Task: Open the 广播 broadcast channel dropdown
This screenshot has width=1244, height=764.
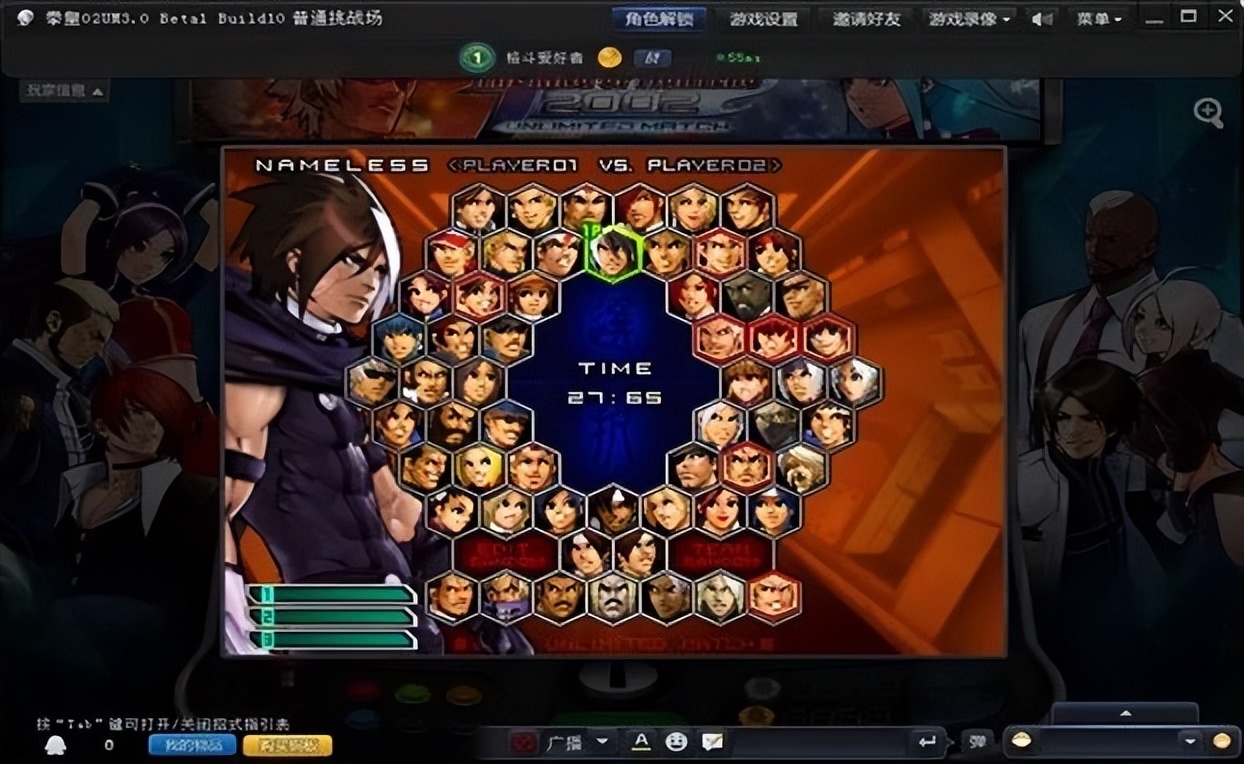Action: pos(601,742)
